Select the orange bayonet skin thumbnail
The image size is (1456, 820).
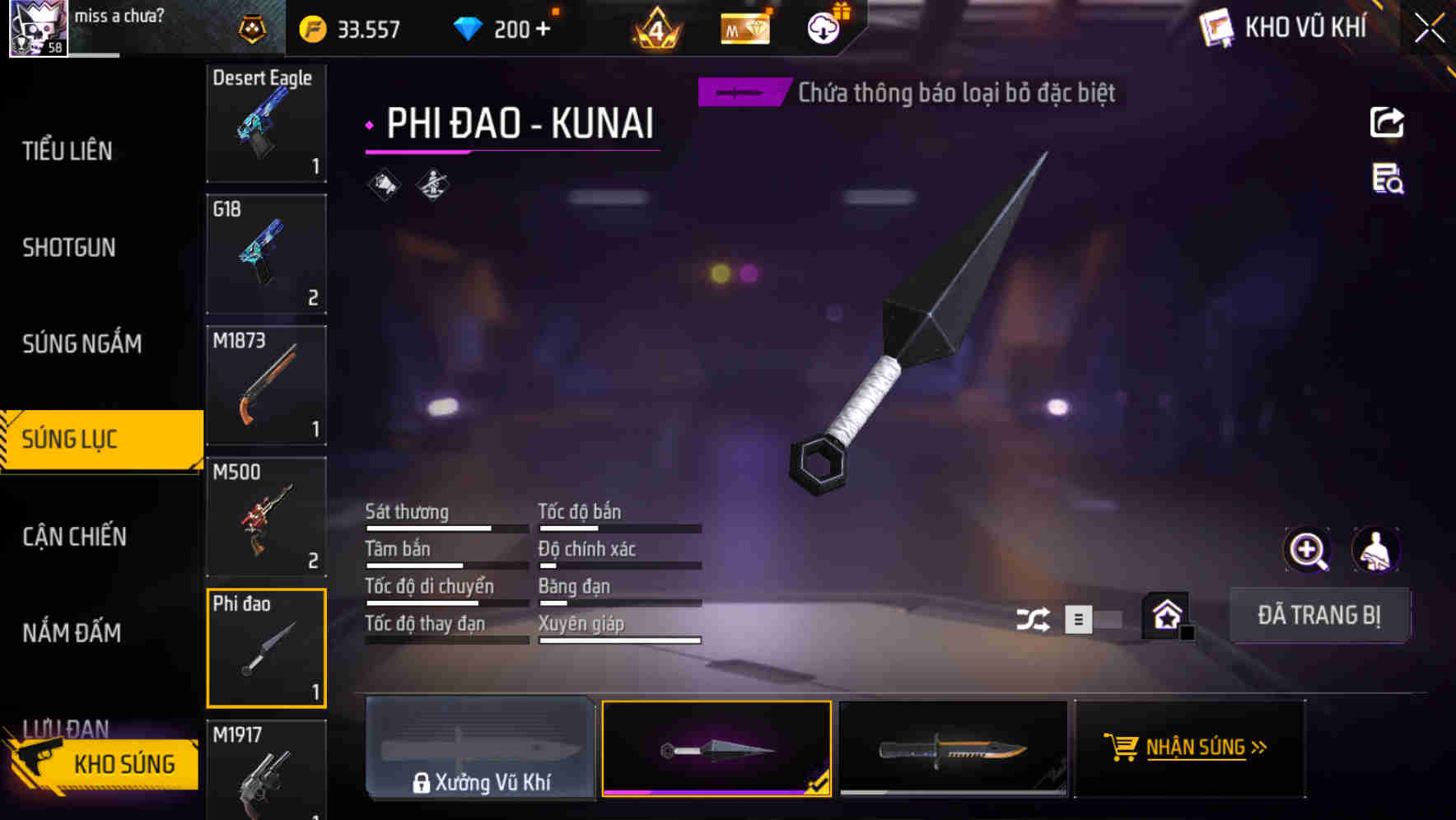(x=953, y=748)
